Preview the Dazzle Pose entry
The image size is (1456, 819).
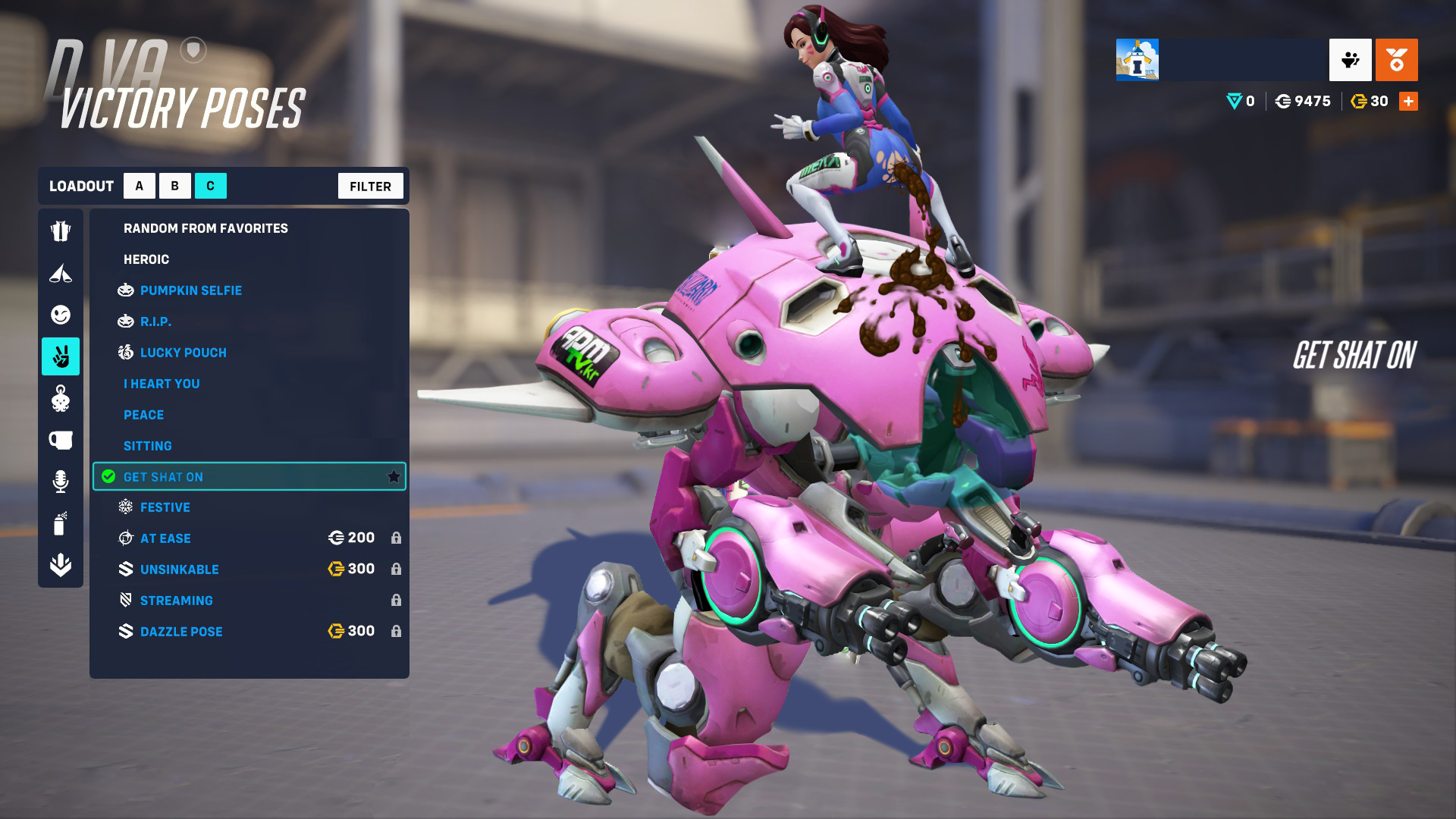[181, 632]
